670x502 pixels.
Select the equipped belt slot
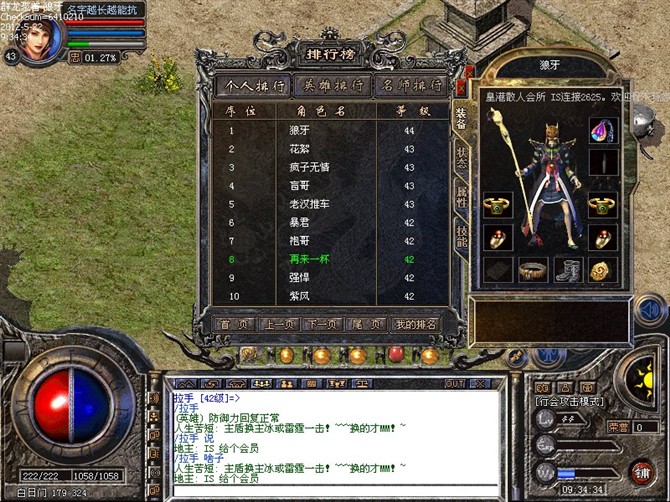click(x=534, y=270)
